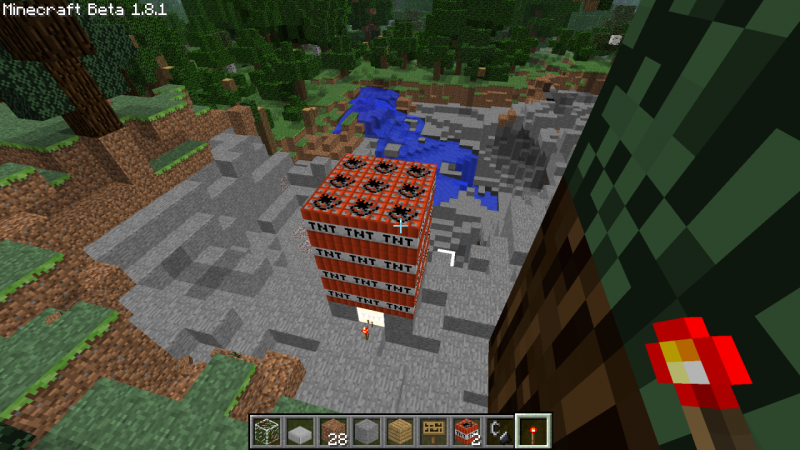Select the TNT hotbar slot
800x450 pixels.
467,431
